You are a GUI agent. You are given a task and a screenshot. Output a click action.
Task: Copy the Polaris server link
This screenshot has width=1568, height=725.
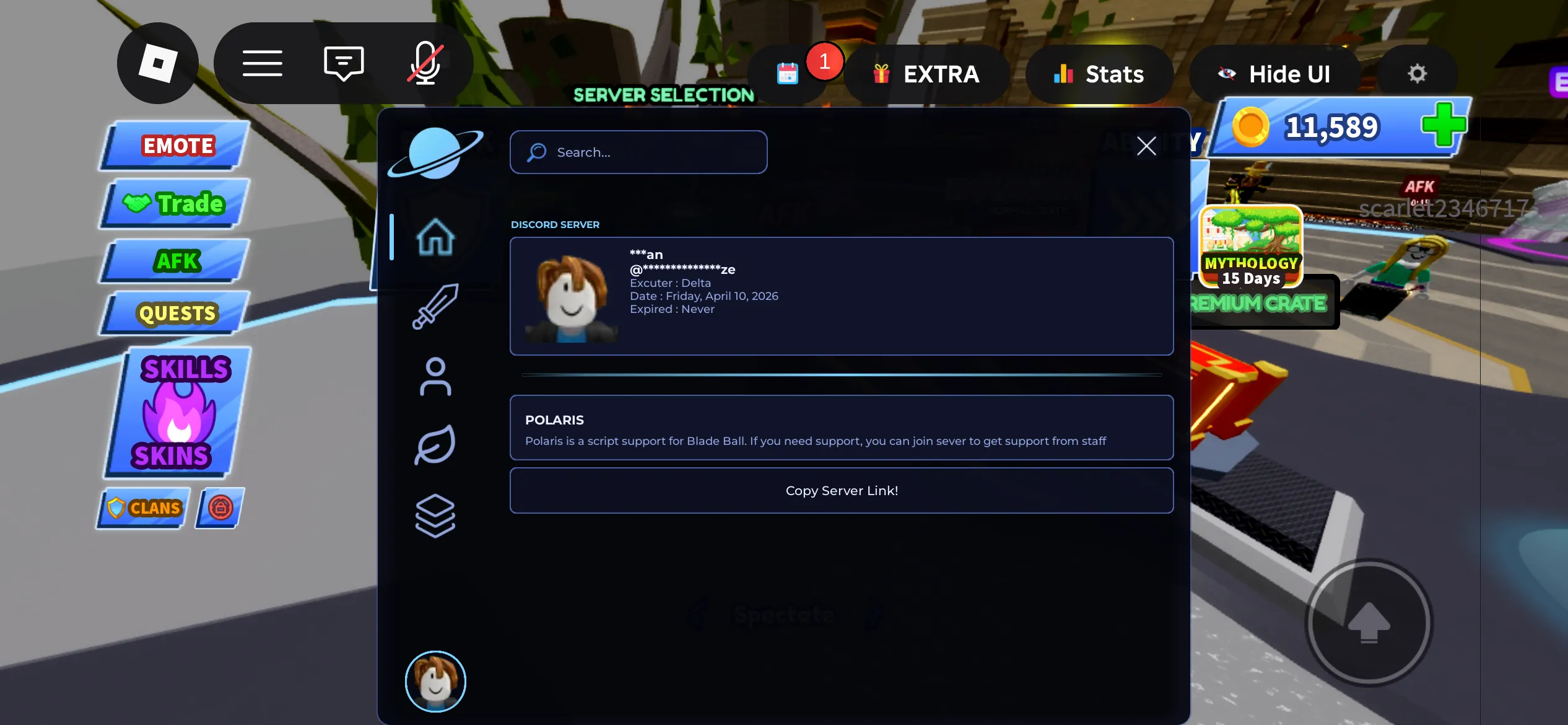841,491
